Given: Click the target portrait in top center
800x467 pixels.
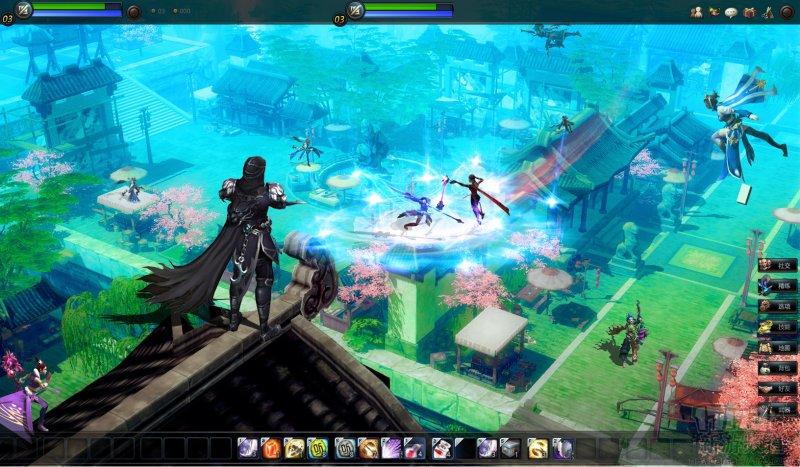Looking at the screenshot, I should [x=355, y=11].
